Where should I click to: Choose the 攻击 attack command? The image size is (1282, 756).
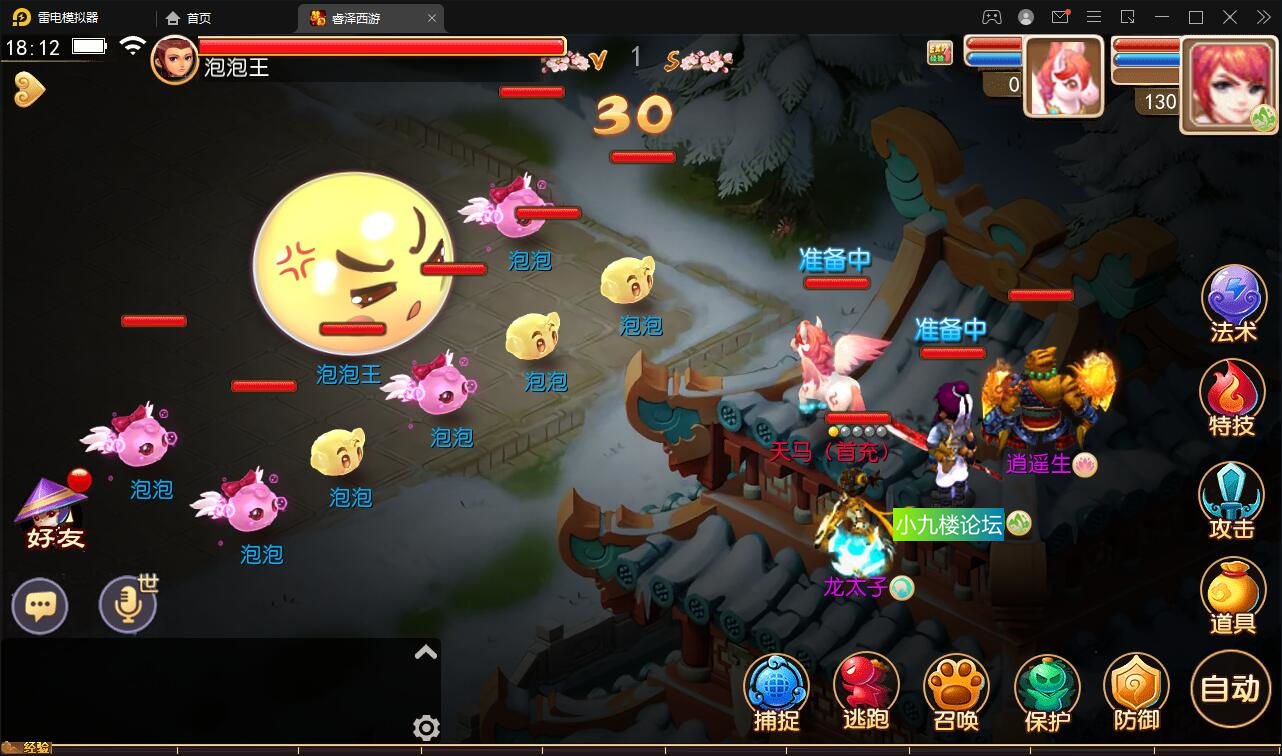[1232, 498]
